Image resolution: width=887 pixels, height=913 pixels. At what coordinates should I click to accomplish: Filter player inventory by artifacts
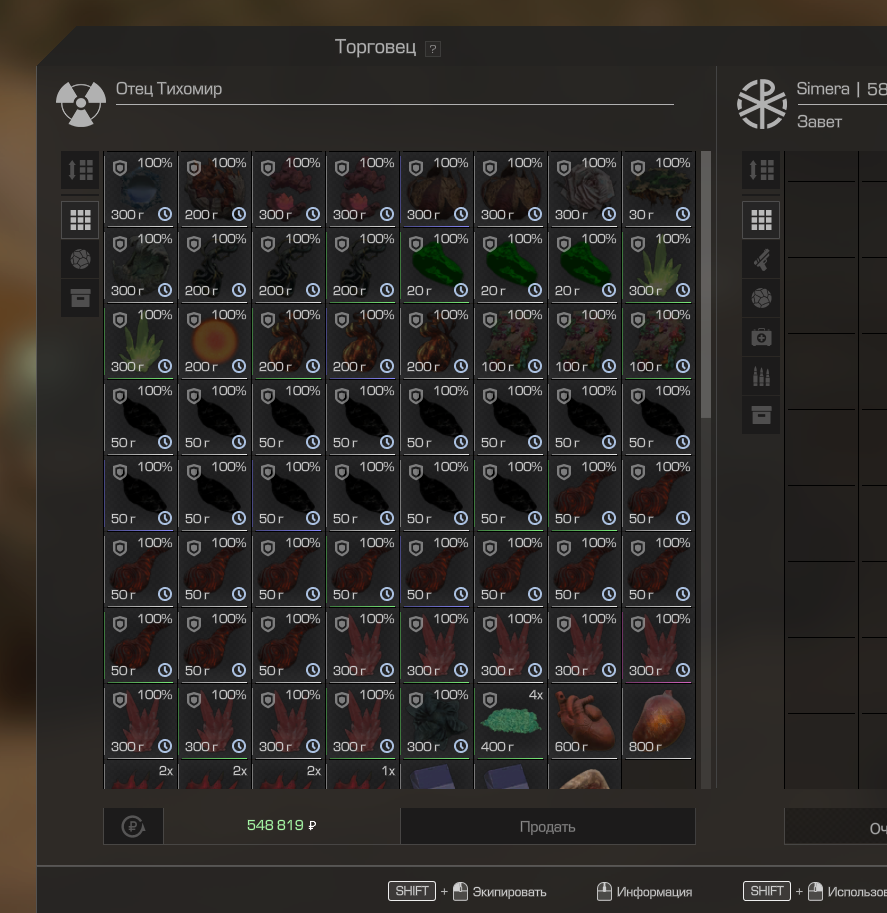pos(761,298)
